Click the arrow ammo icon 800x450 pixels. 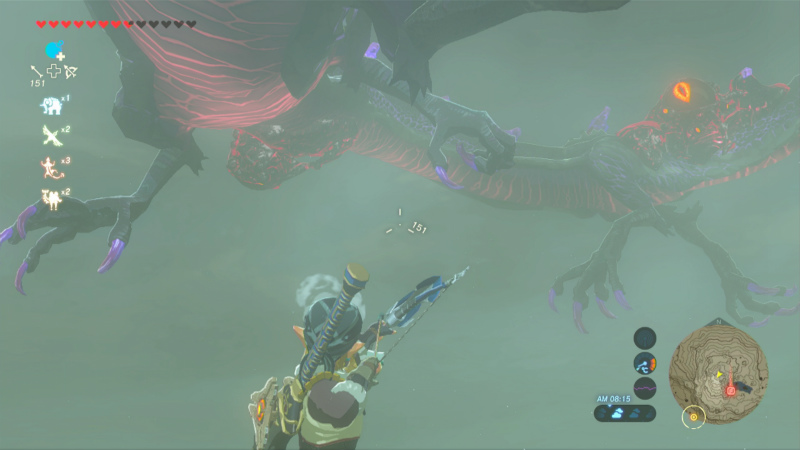coord(37,71)
